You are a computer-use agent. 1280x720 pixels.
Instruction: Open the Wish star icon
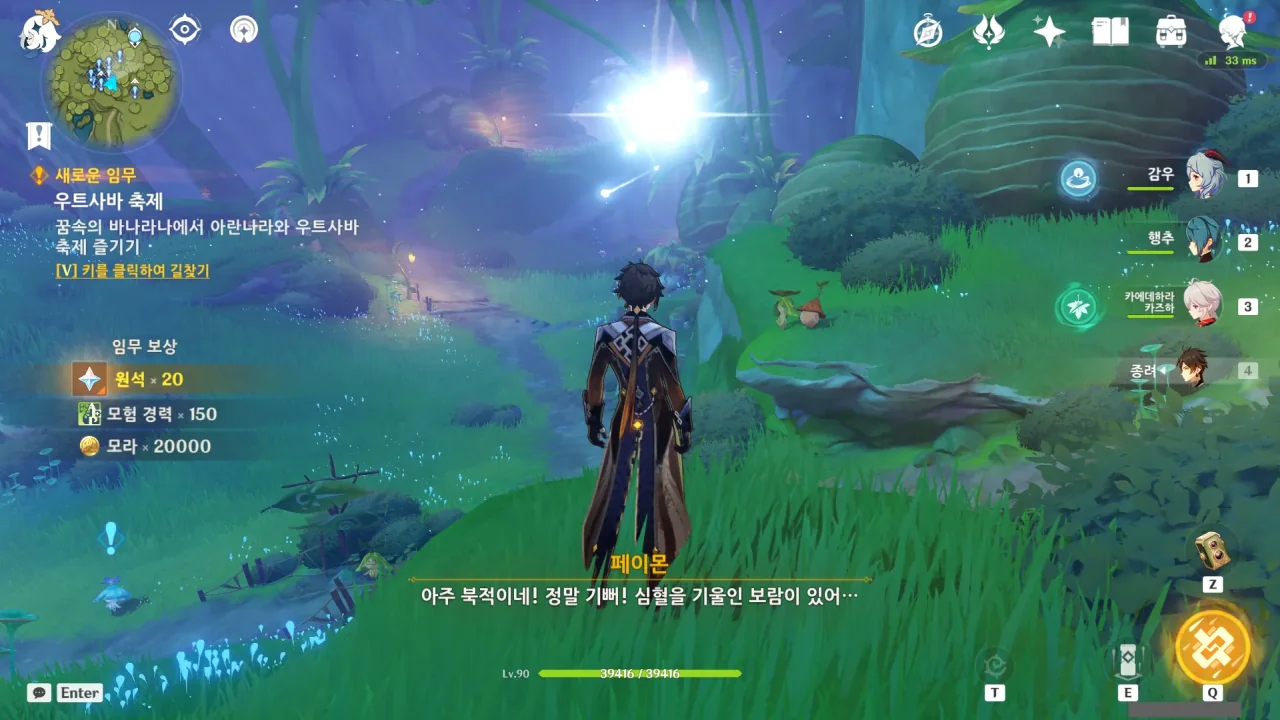click(x=1049, y=32)
